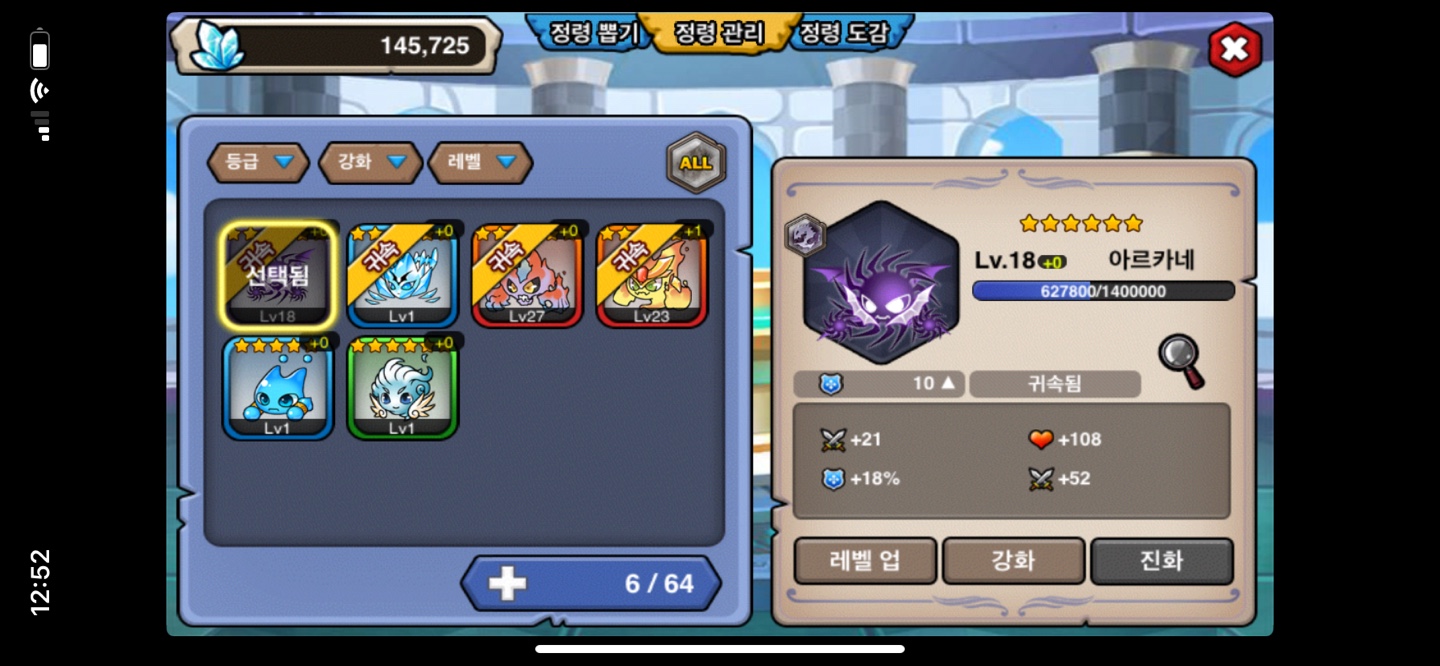Tap the 레벨 업 button

(865, 561)
